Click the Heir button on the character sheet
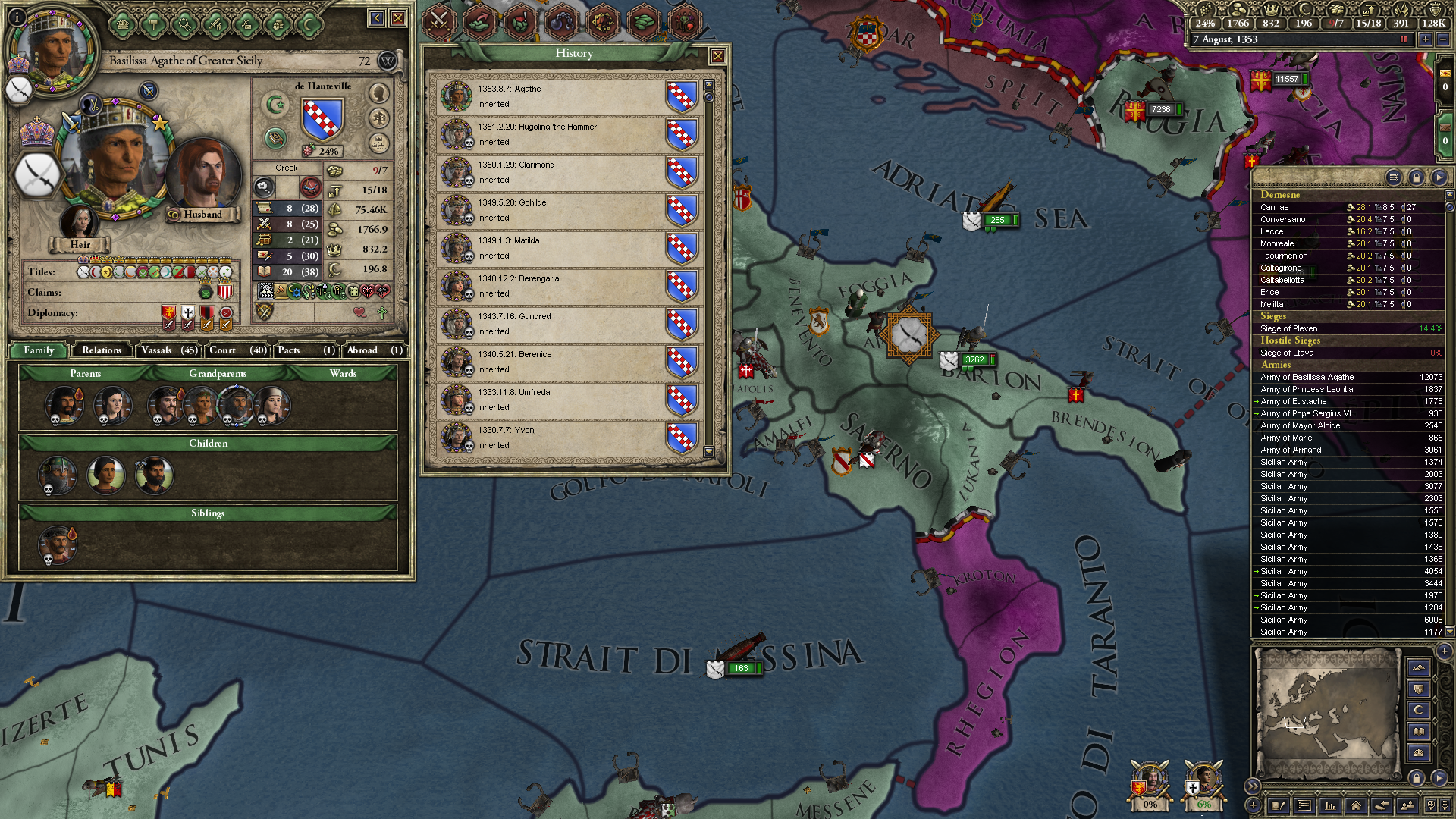This screenshot has width=1456, height=819. 80,244
